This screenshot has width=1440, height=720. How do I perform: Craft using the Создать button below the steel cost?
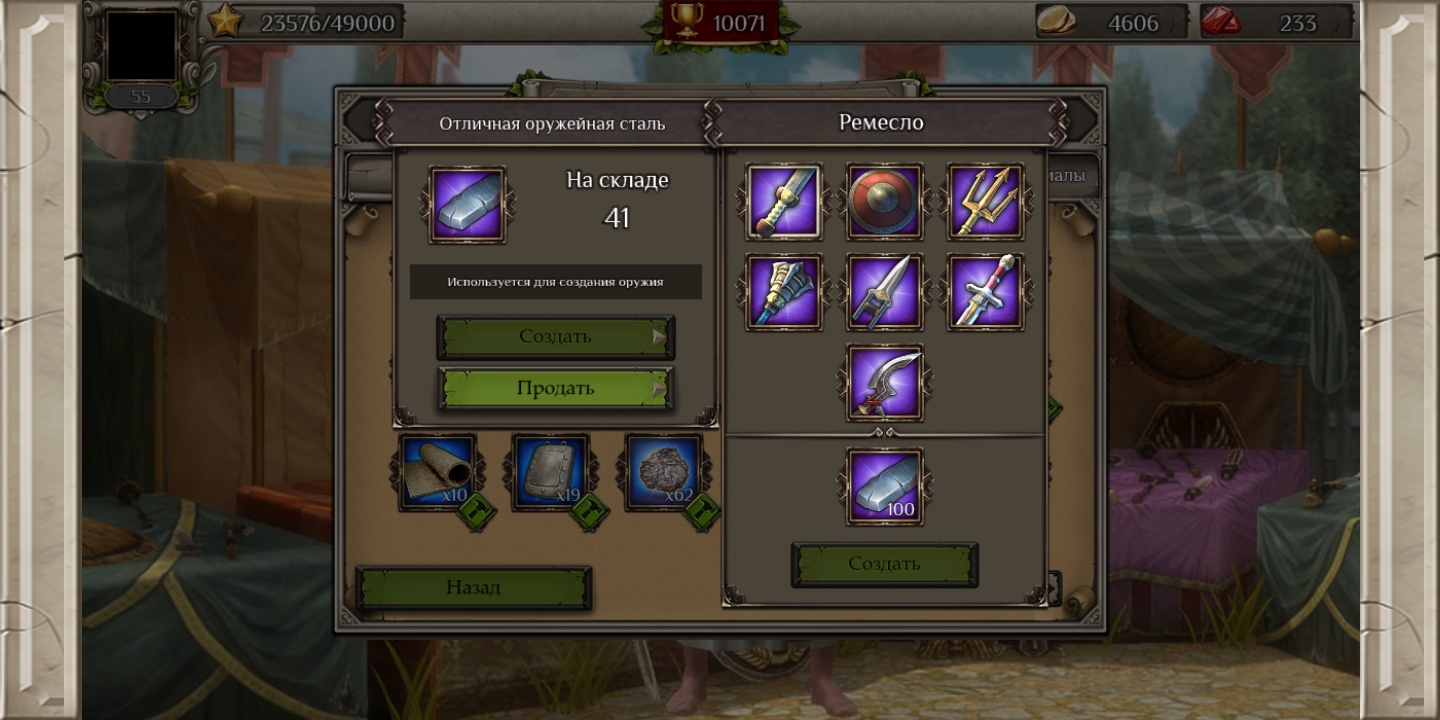point(884,564)
